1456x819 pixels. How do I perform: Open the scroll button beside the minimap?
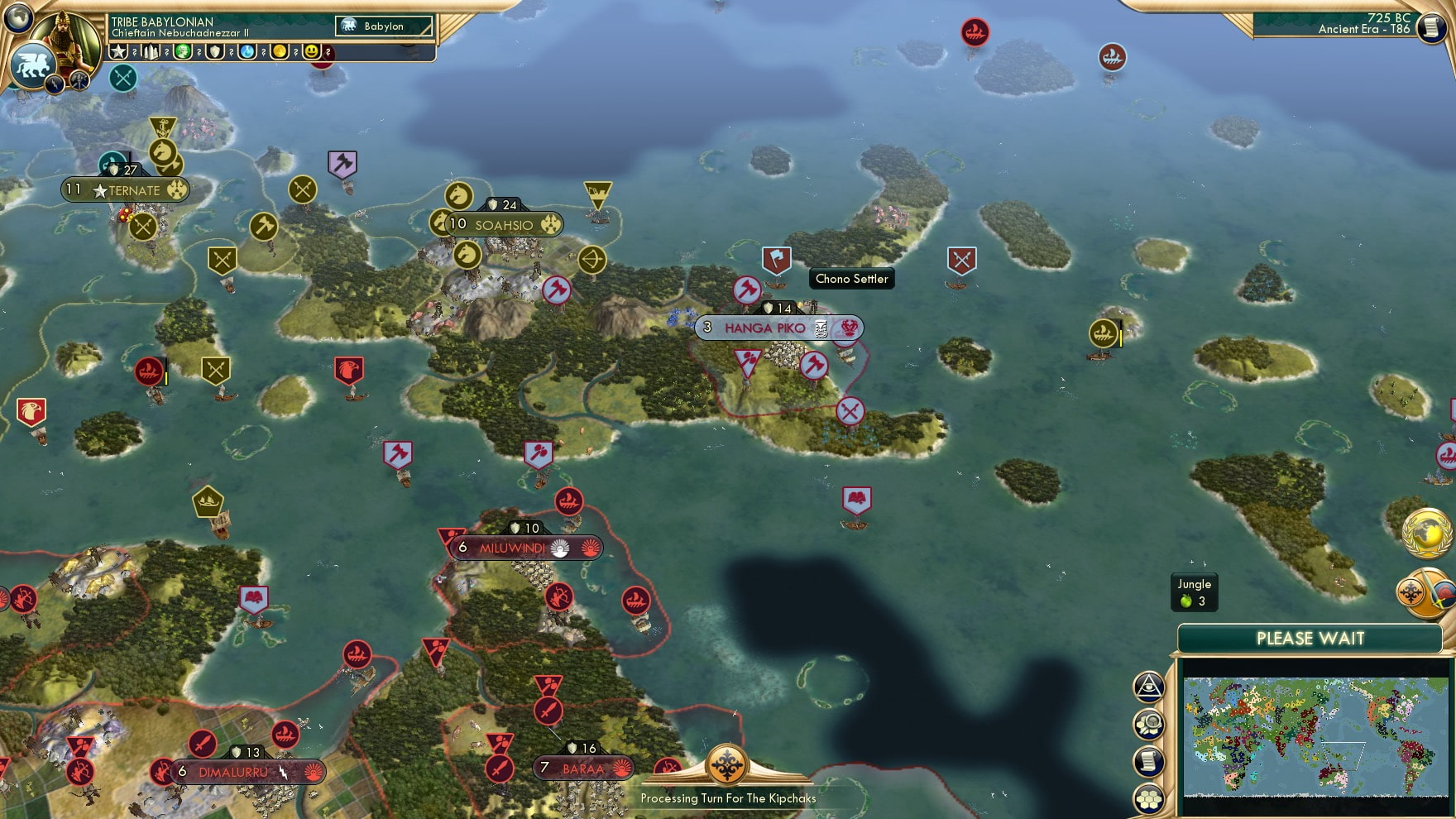click(x=1148, y=762)
